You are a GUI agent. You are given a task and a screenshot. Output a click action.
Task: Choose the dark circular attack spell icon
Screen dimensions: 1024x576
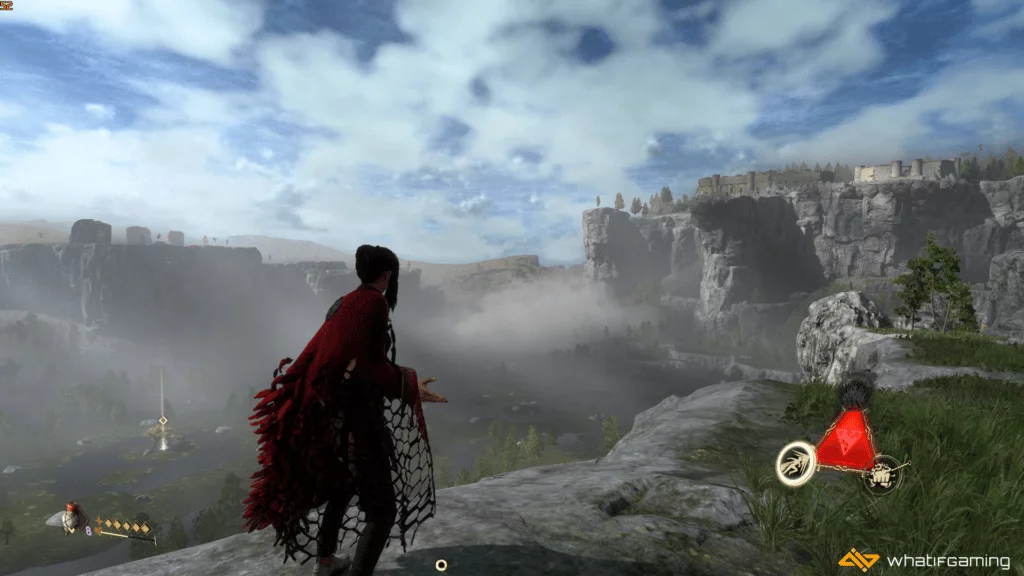click(x=882, y=474)
